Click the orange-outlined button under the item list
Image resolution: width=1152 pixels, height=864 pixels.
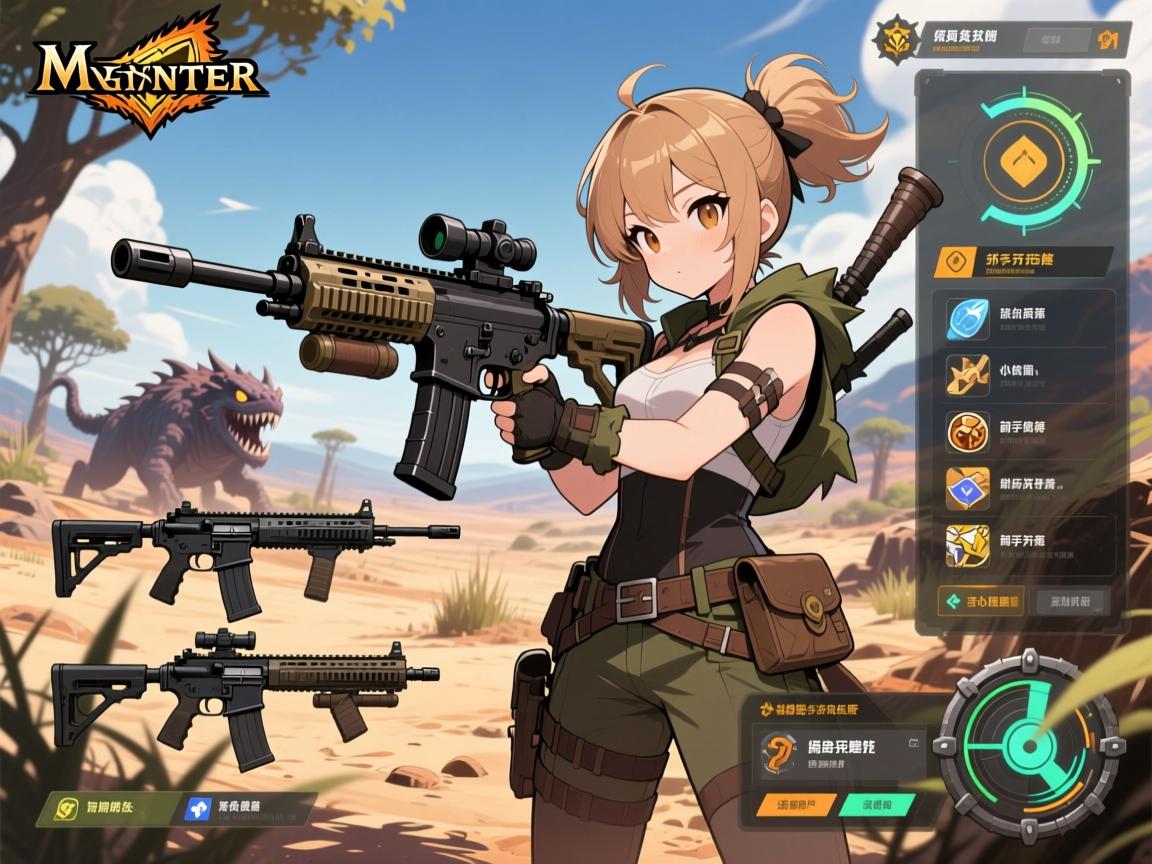tap(980, 602)
